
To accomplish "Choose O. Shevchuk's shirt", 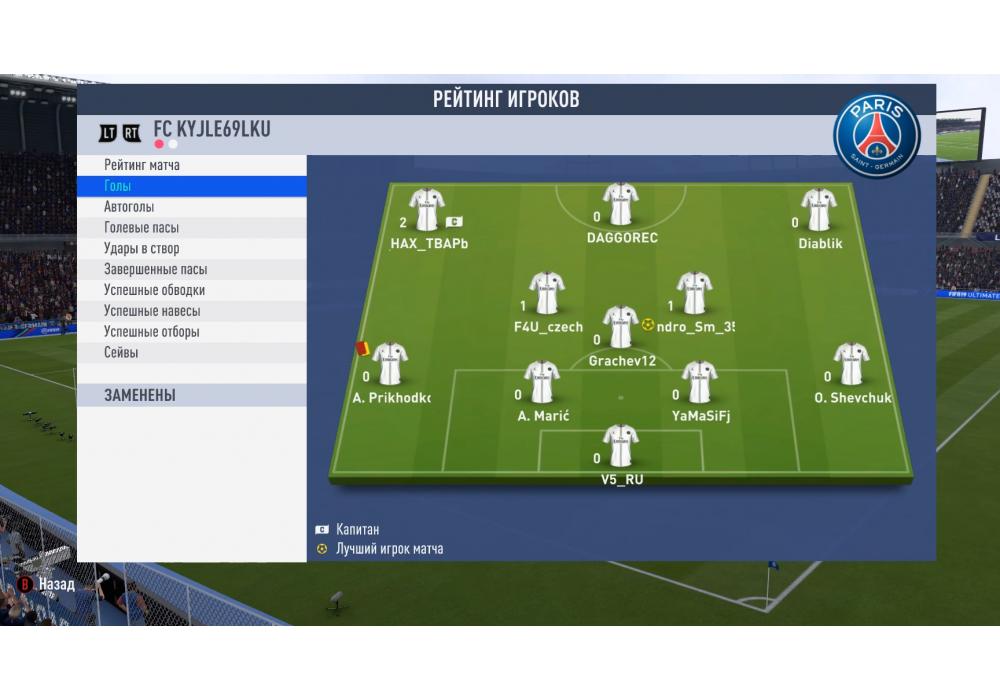I will 852,364.
